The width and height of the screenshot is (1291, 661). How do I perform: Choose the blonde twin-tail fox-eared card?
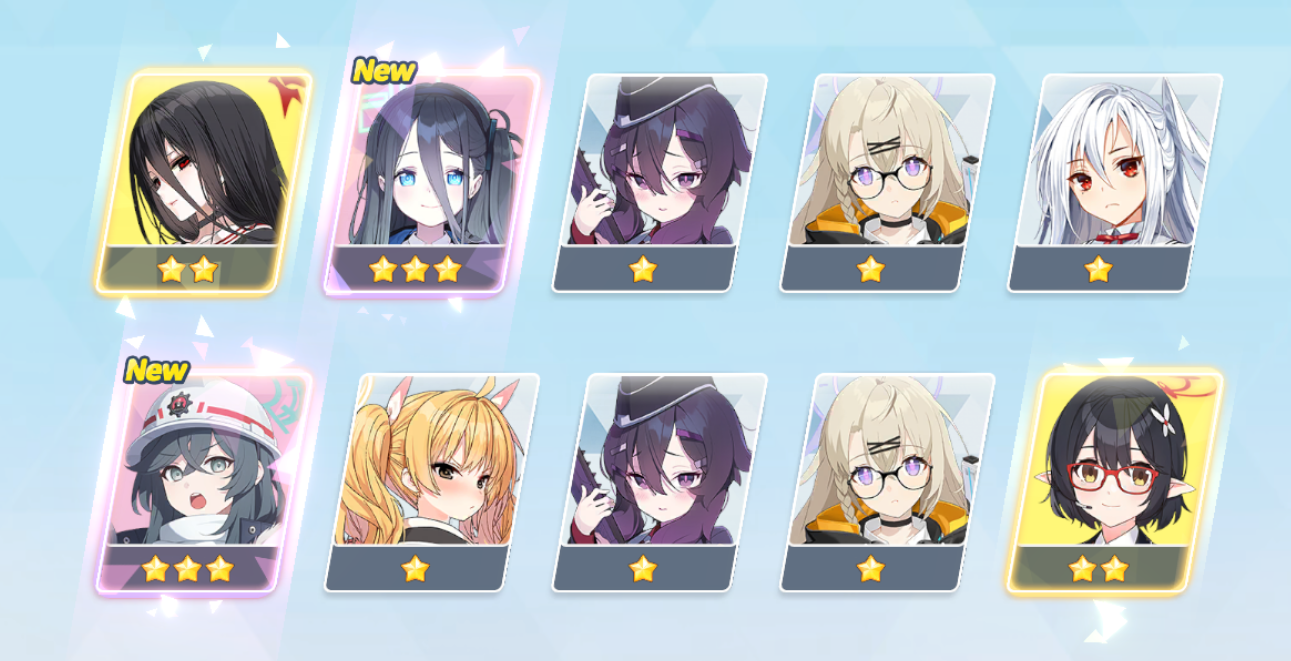tap(432, 480)
